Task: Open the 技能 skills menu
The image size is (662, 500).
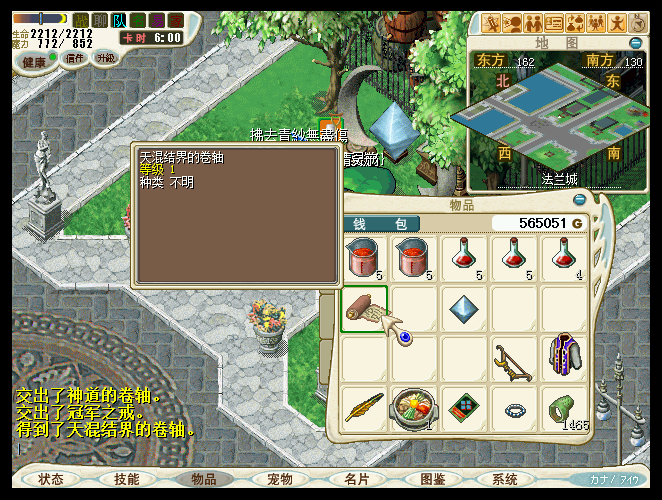Action: tap(126, 479)
